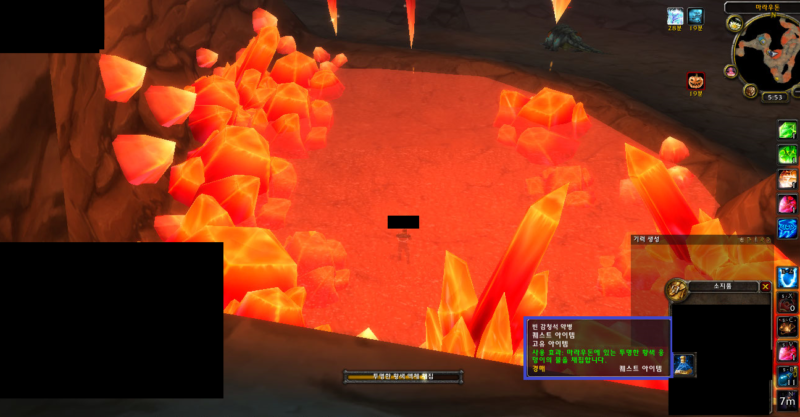Open the clock showing 5:53
The image size is (800, 417).
(x=774, y=97)
